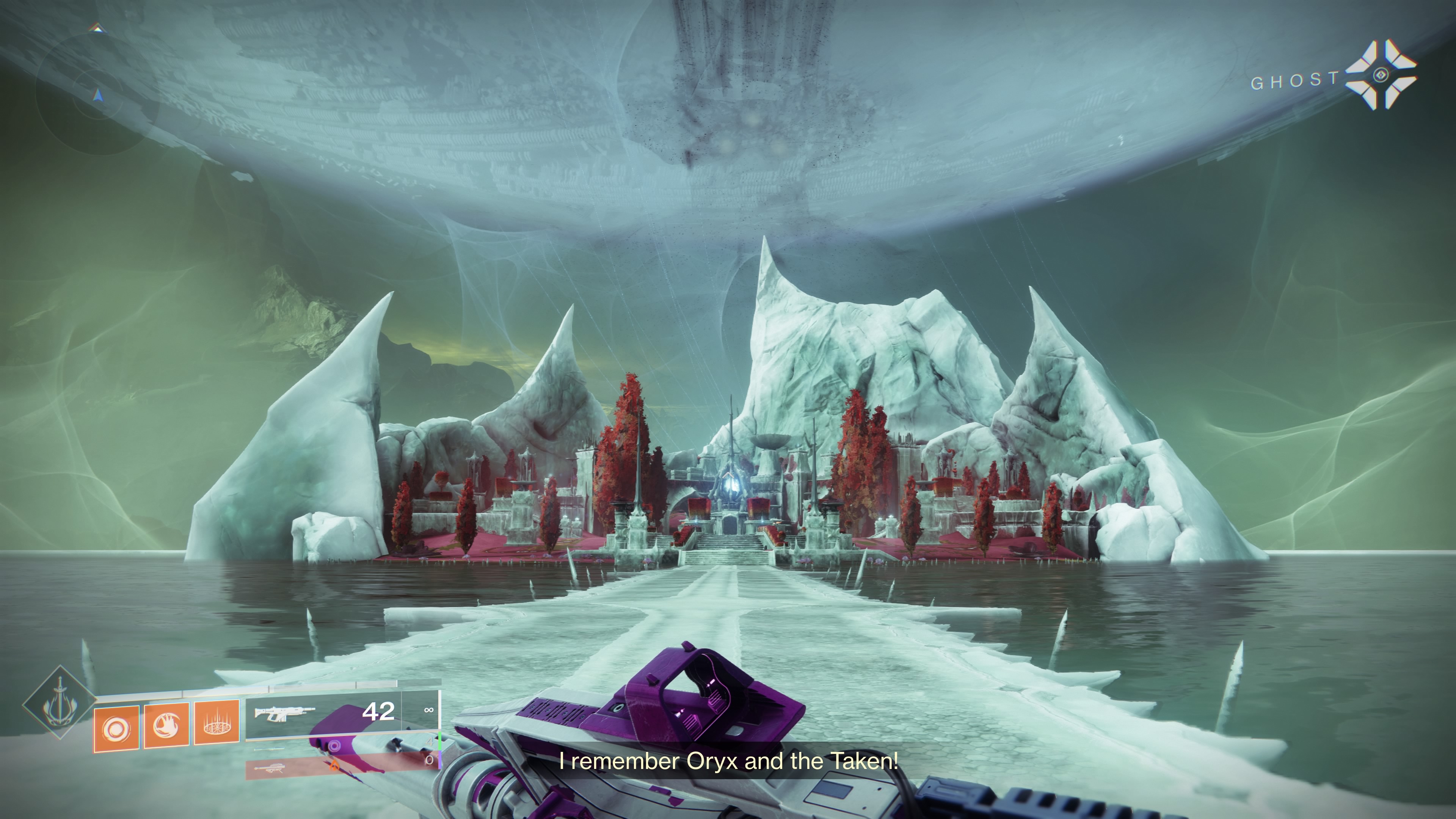1456x819 pixels.
Task: Use the swirling orb grenade ability
Action: click(116, 728)
